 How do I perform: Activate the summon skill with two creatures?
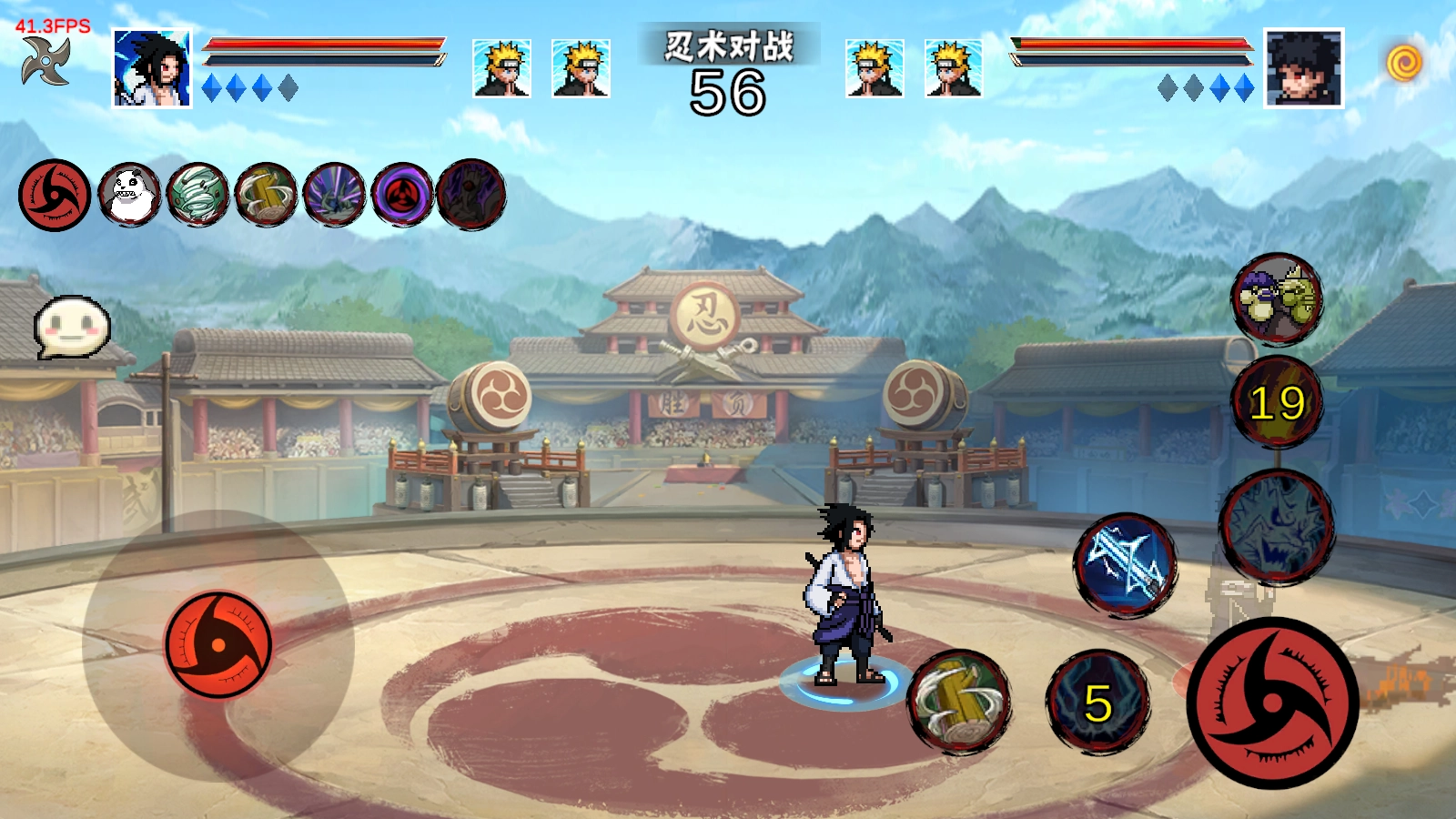tap(1277, 298)
